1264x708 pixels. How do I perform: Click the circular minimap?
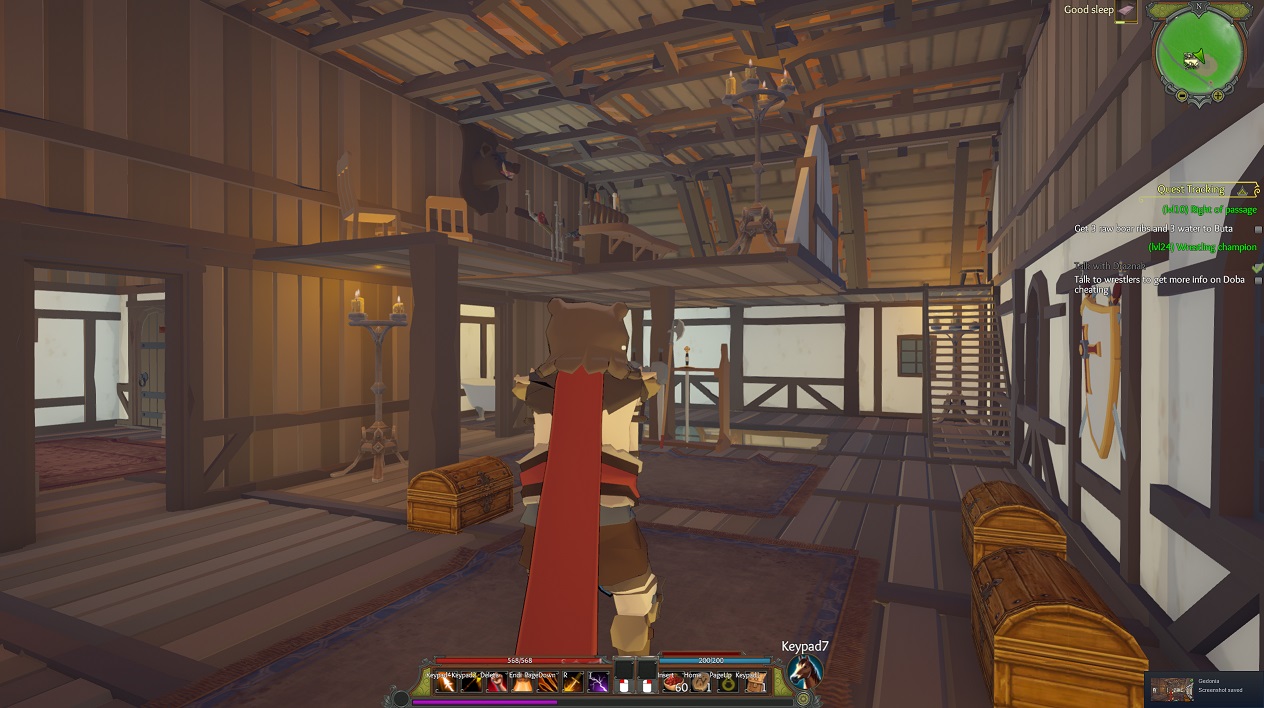point(1199,52)
